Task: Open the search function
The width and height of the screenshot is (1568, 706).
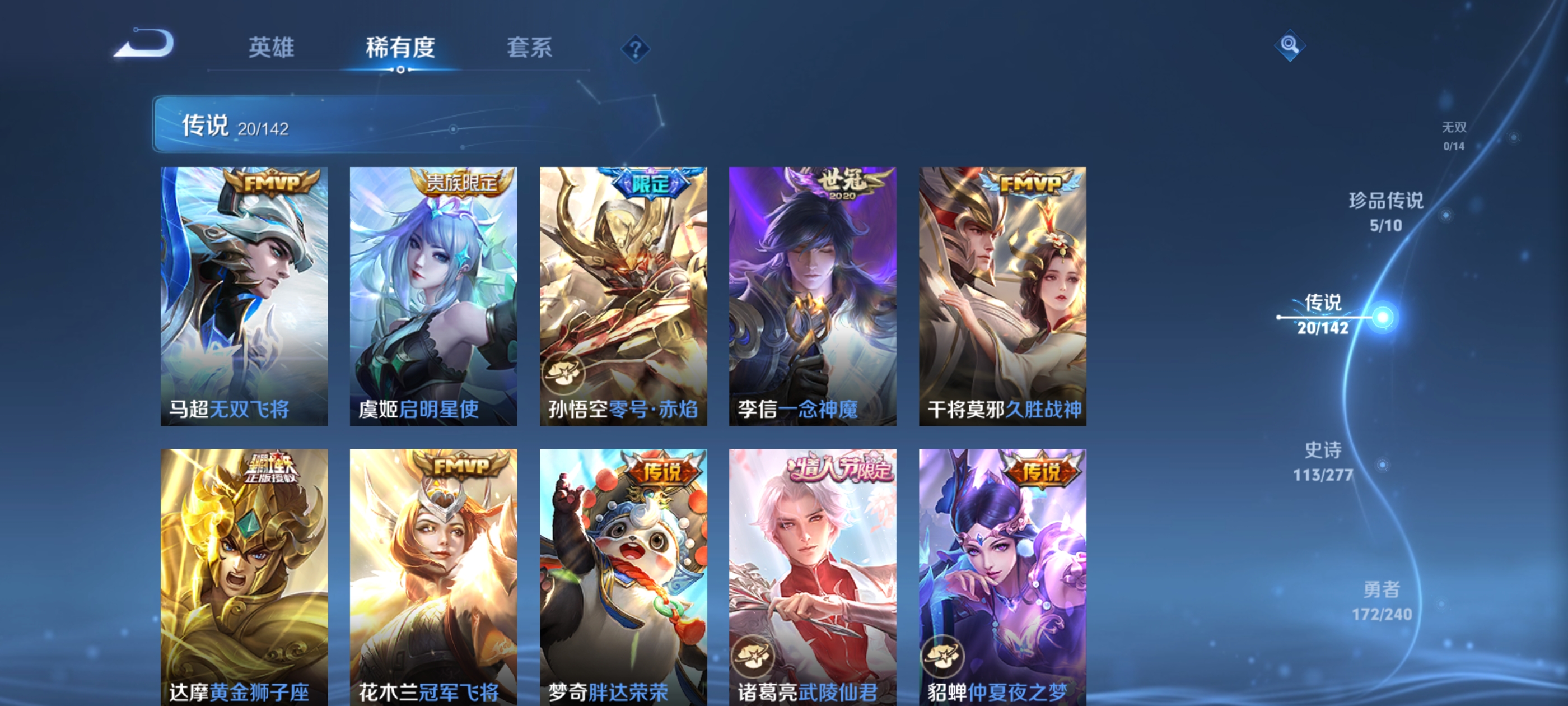Action: pos(1291,46)
